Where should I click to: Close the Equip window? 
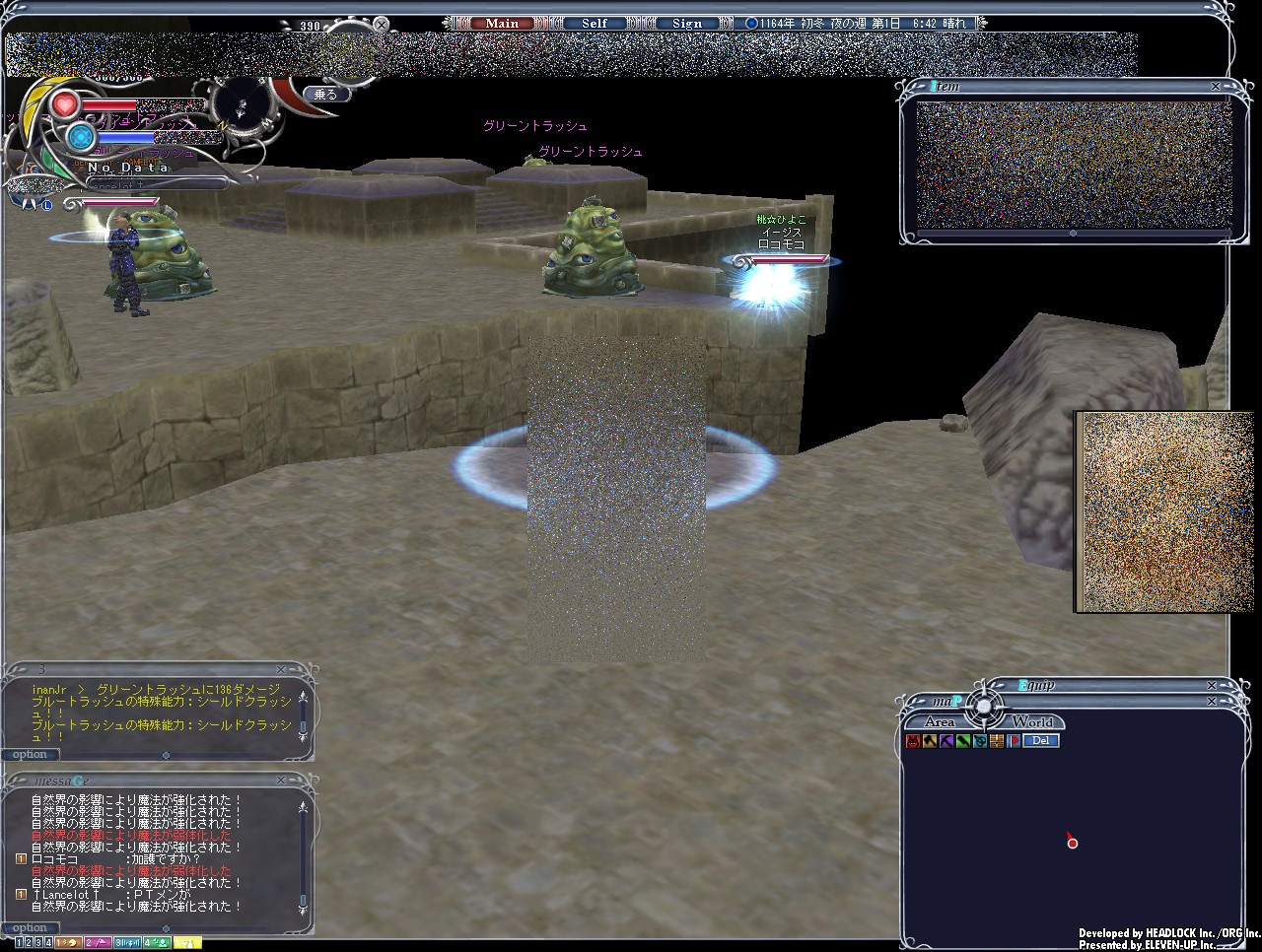coord(1212,686)
